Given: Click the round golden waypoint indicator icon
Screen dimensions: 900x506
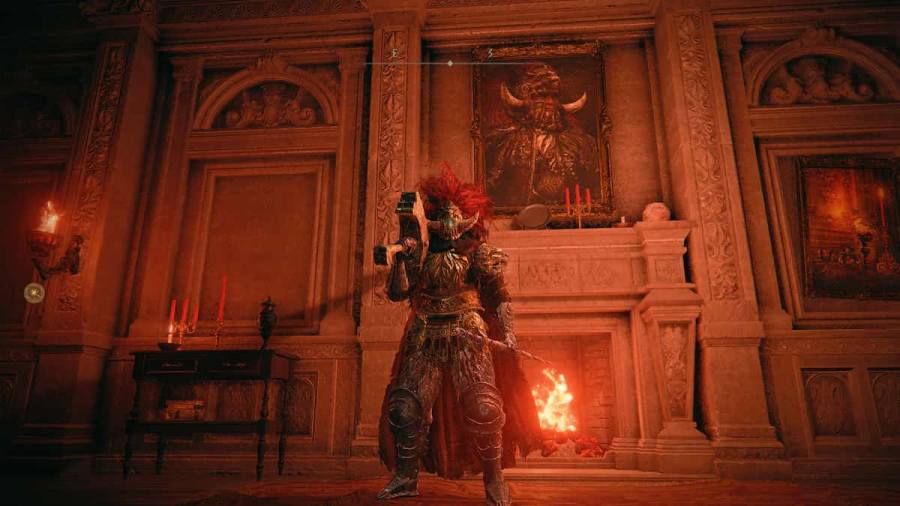Looking at the screenshot, I should [34, 293].
